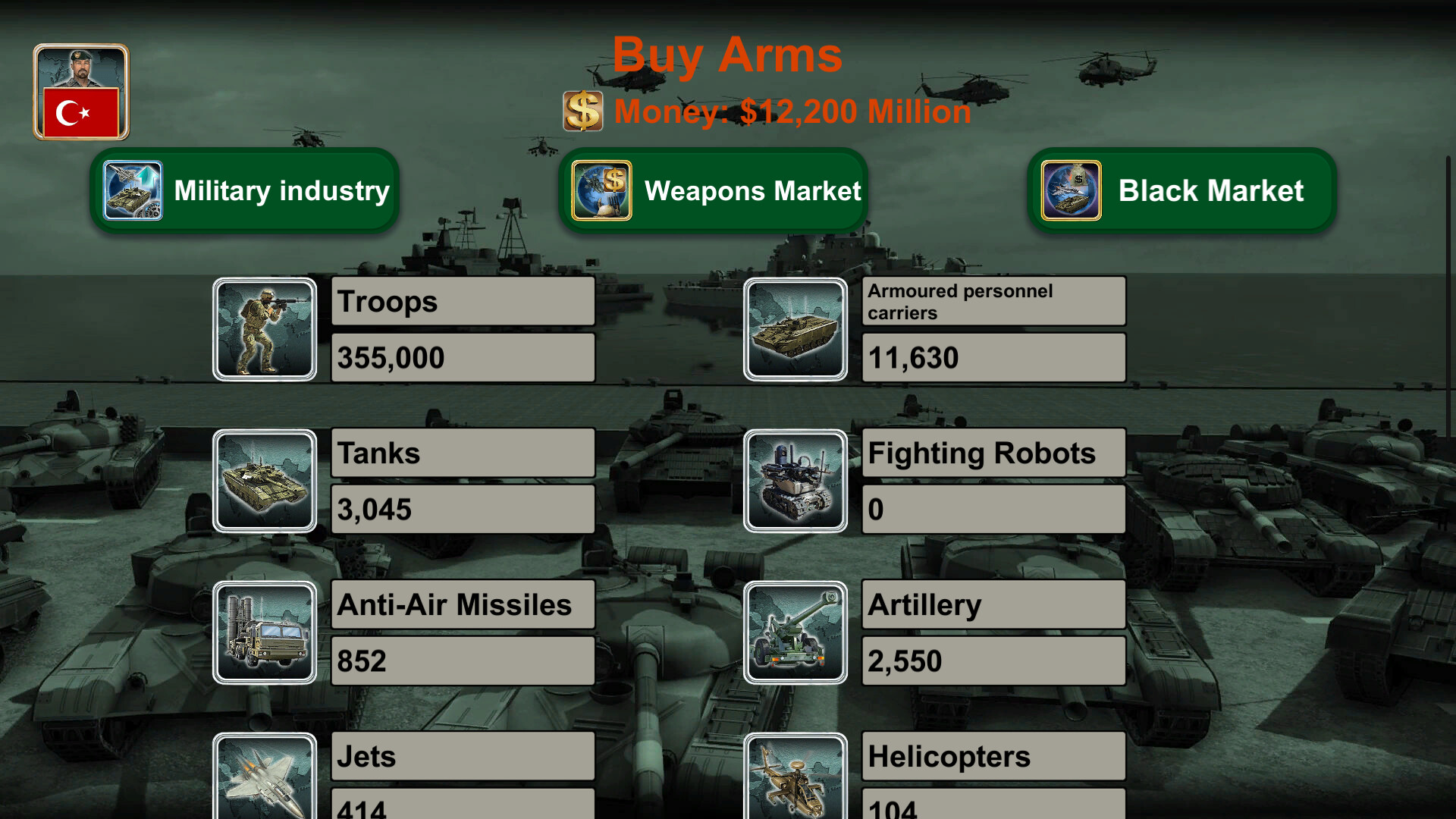Click the Helicopters gunship icon
Viewport: 1456px width, 819px height.
[795, 781]
